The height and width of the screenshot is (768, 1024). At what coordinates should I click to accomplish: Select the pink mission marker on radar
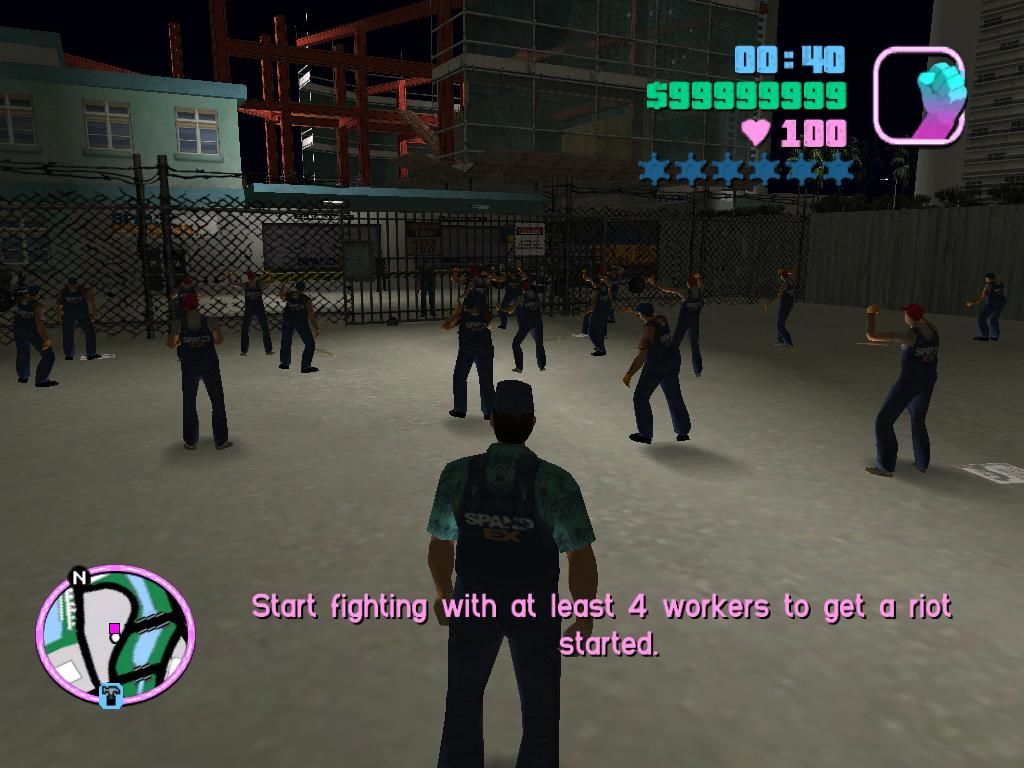[114, 629]
